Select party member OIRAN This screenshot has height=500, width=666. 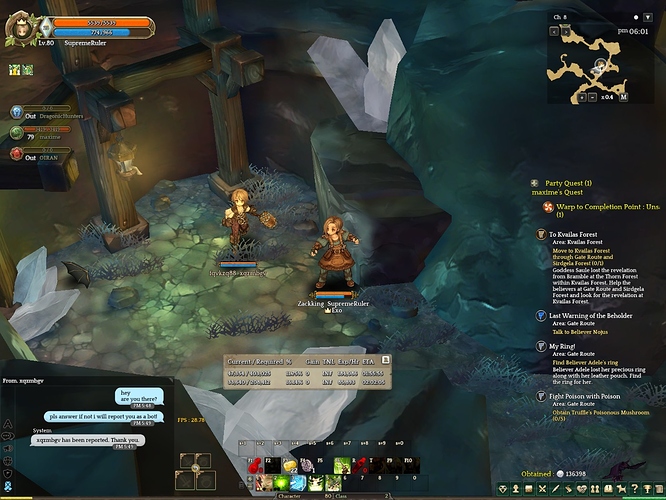click(17, 154)
